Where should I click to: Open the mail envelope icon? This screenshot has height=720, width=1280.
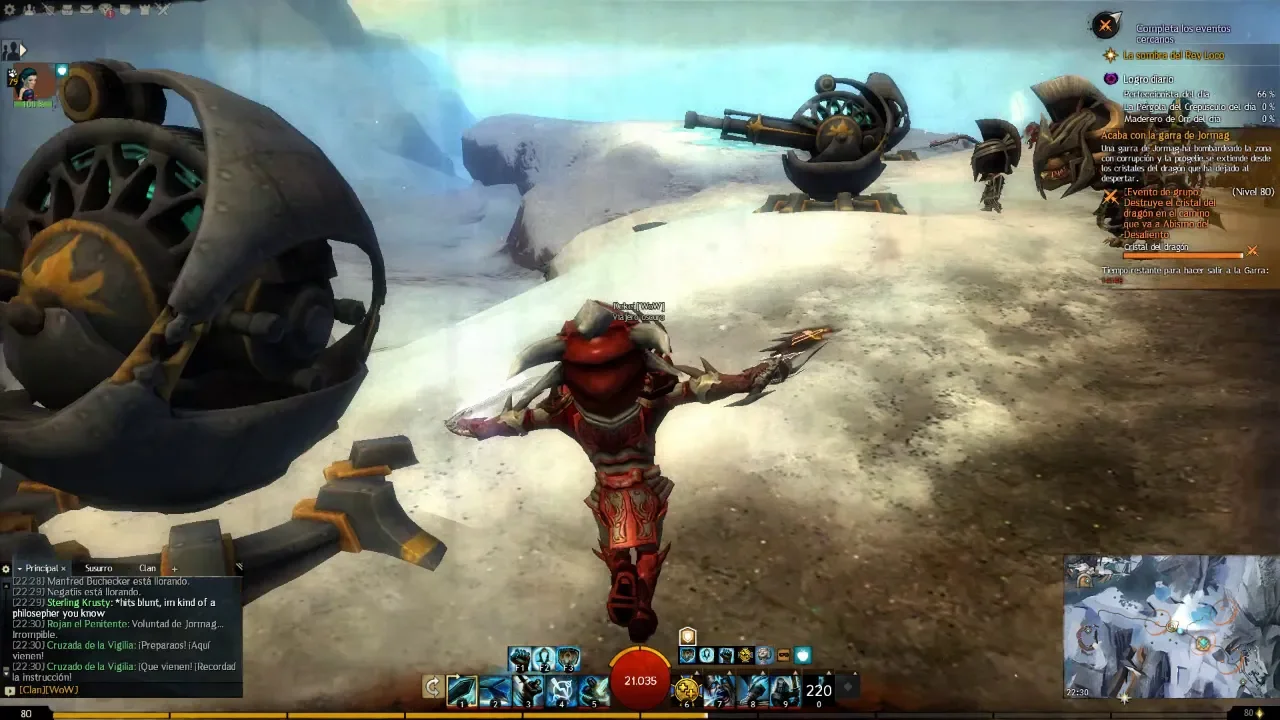[86, 10]
